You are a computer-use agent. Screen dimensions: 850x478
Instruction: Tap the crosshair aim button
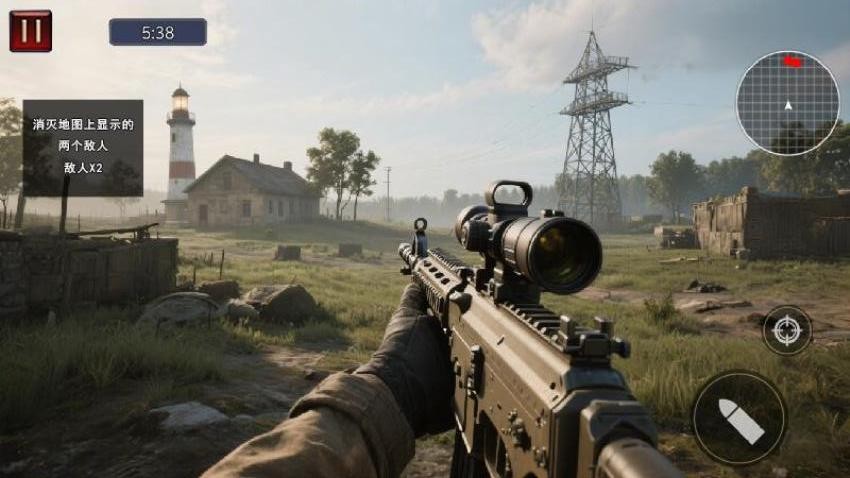tap(787, 330)
